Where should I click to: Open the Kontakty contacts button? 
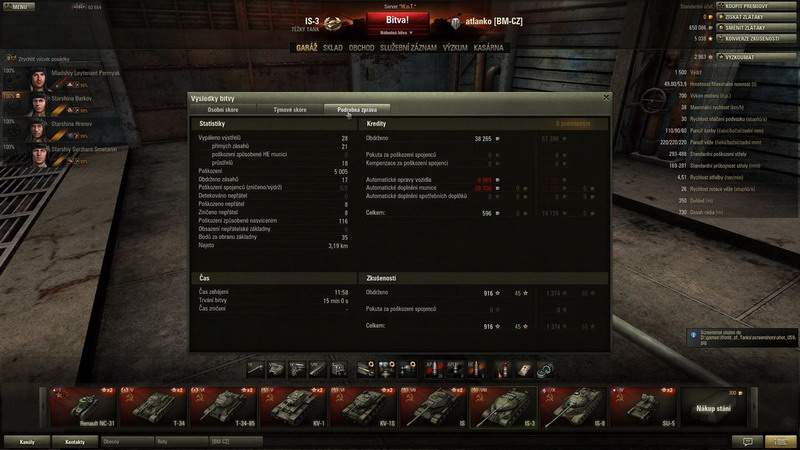click(x=75, y=441)
